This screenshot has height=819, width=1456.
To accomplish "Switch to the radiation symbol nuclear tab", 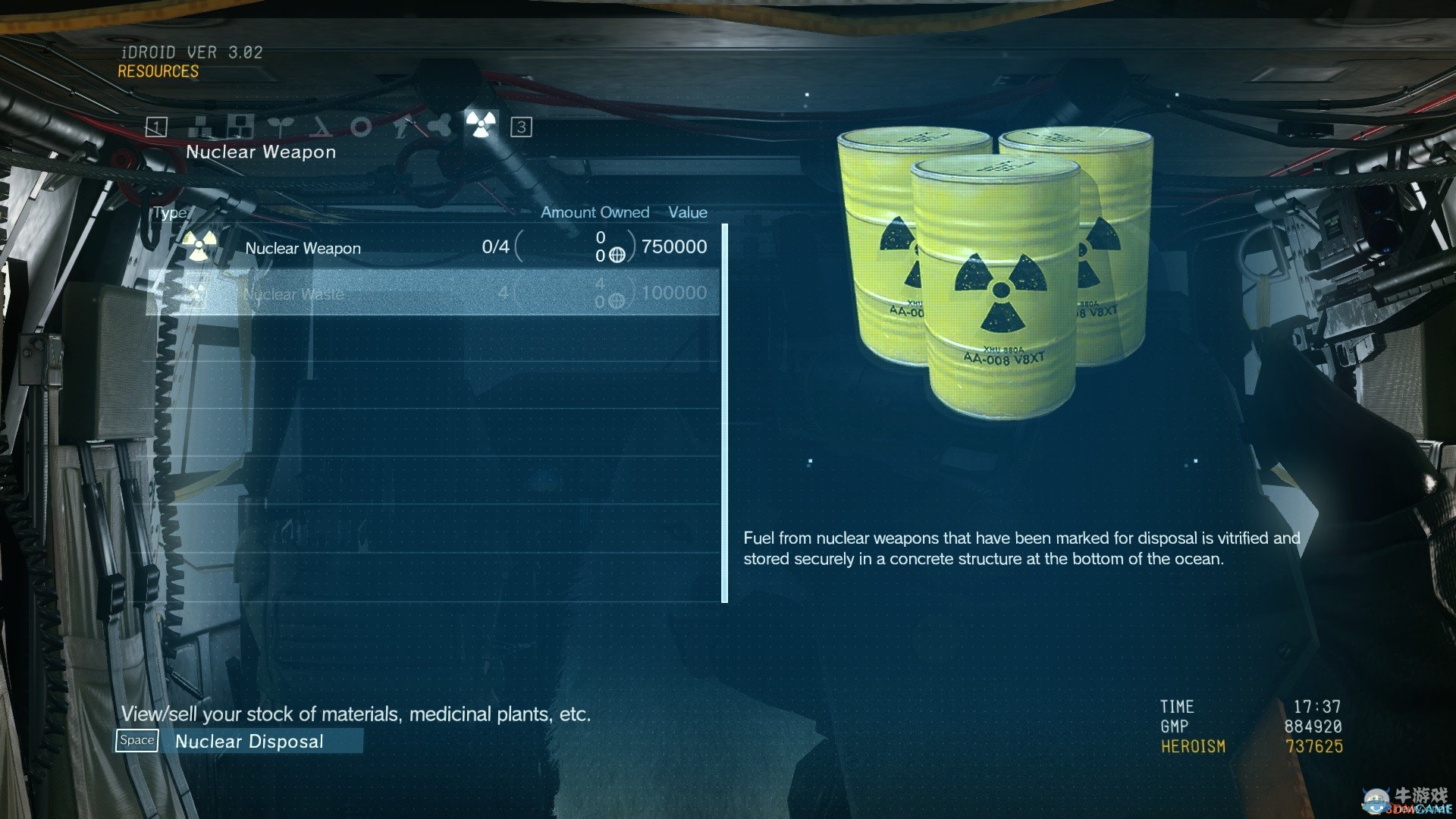I will coord(481,124).
